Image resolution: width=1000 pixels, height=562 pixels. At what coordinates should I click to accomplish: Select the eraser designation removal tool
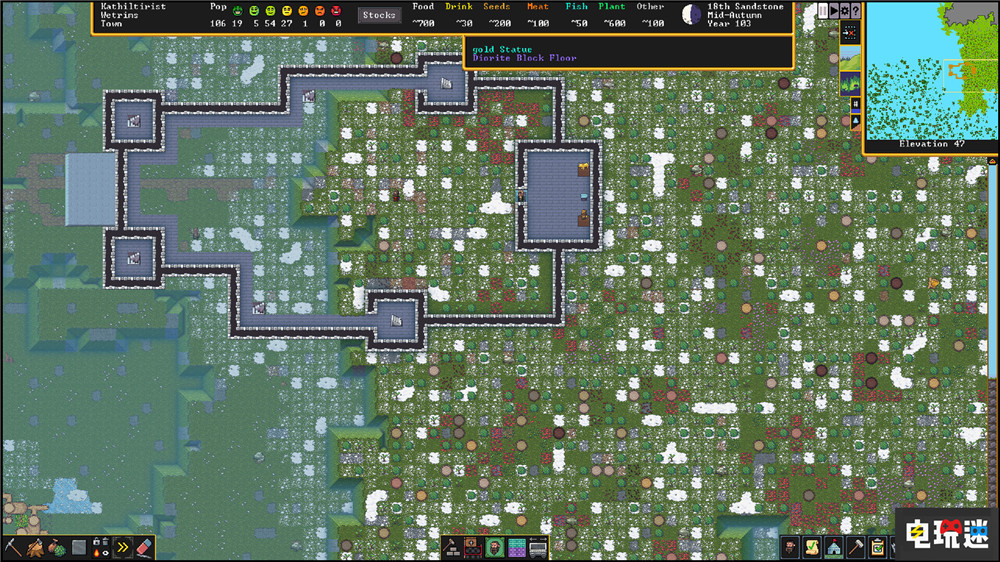pyautogui.click(x=145, y=547)
